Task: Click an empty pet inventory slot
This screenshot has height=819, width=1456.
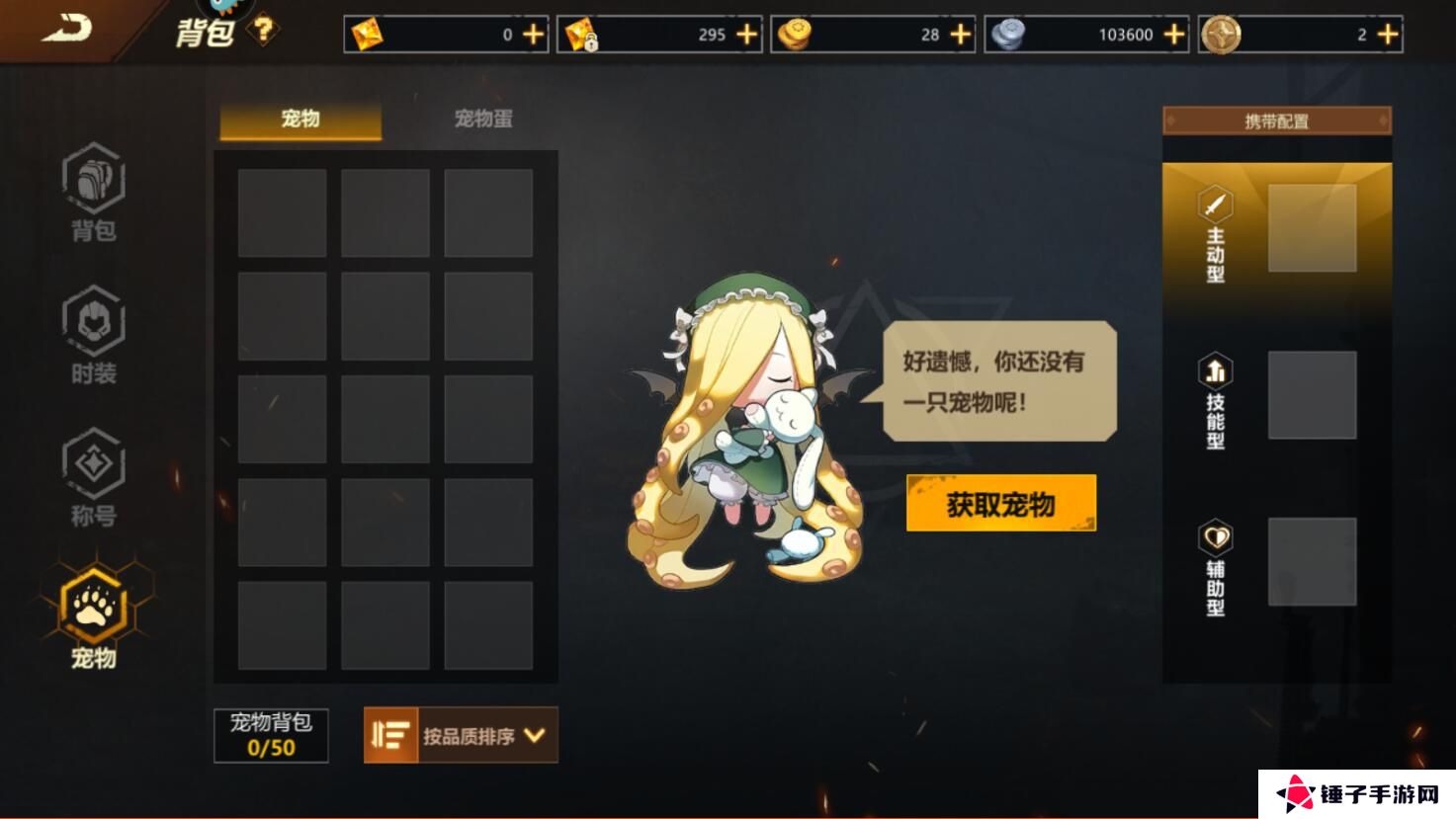Action: point(280,212)
